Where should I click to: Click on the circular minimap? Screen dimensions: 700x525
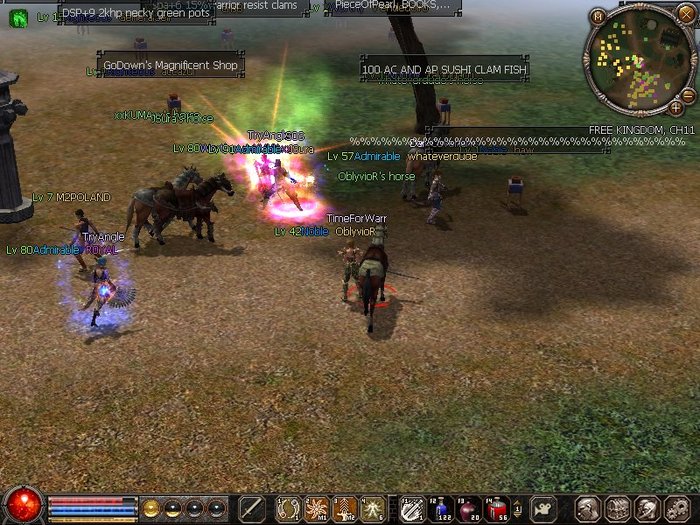[x=639, y=58]
